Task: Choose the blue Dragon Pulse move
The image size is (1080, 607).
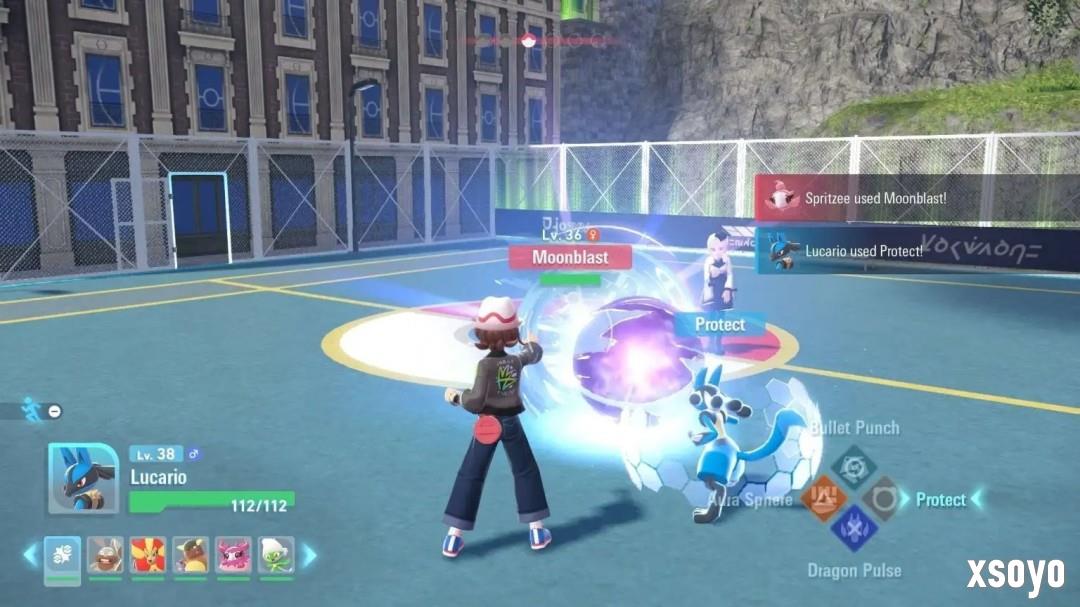Action: 854,527
